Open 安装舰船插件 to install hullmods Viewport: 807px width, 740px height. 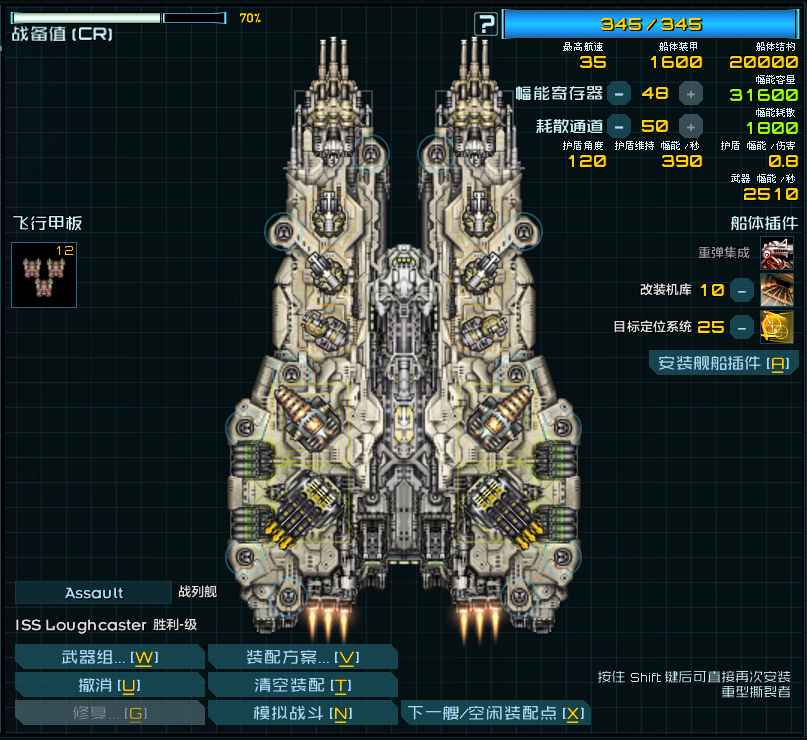pos(724,362)
